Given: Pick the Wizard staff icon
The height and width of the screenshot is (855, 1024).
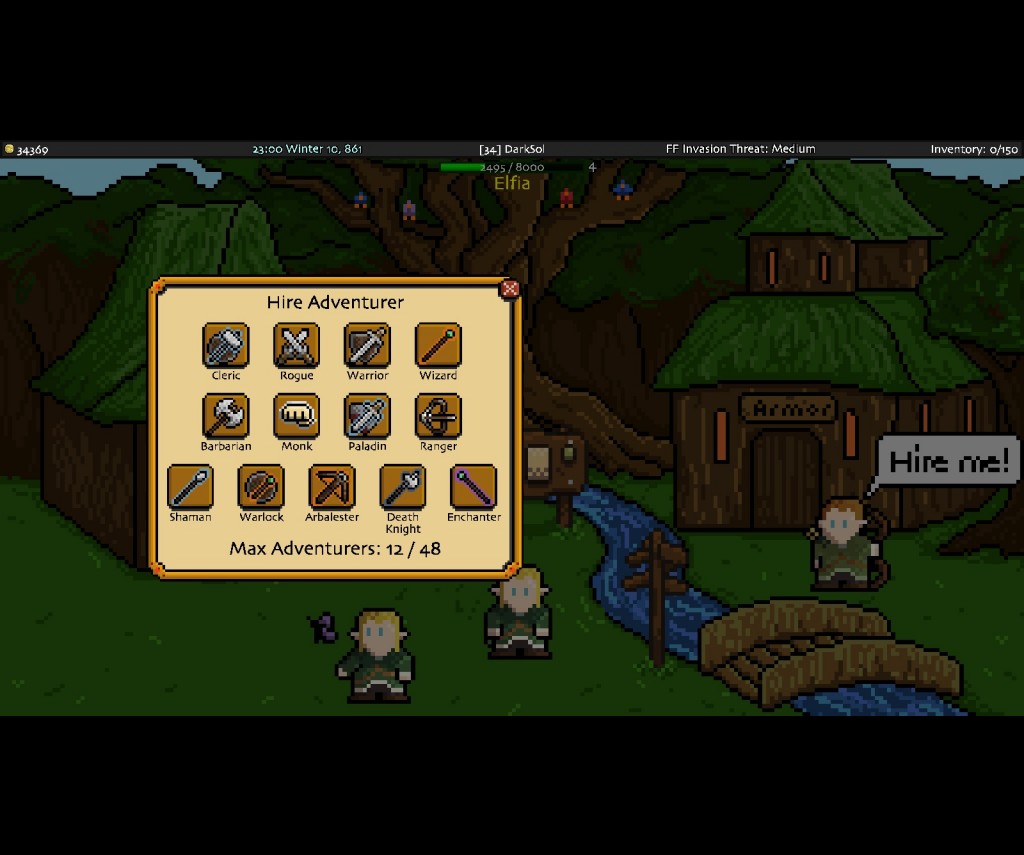Looking at the screenshot, I should [x=438, y=346].
